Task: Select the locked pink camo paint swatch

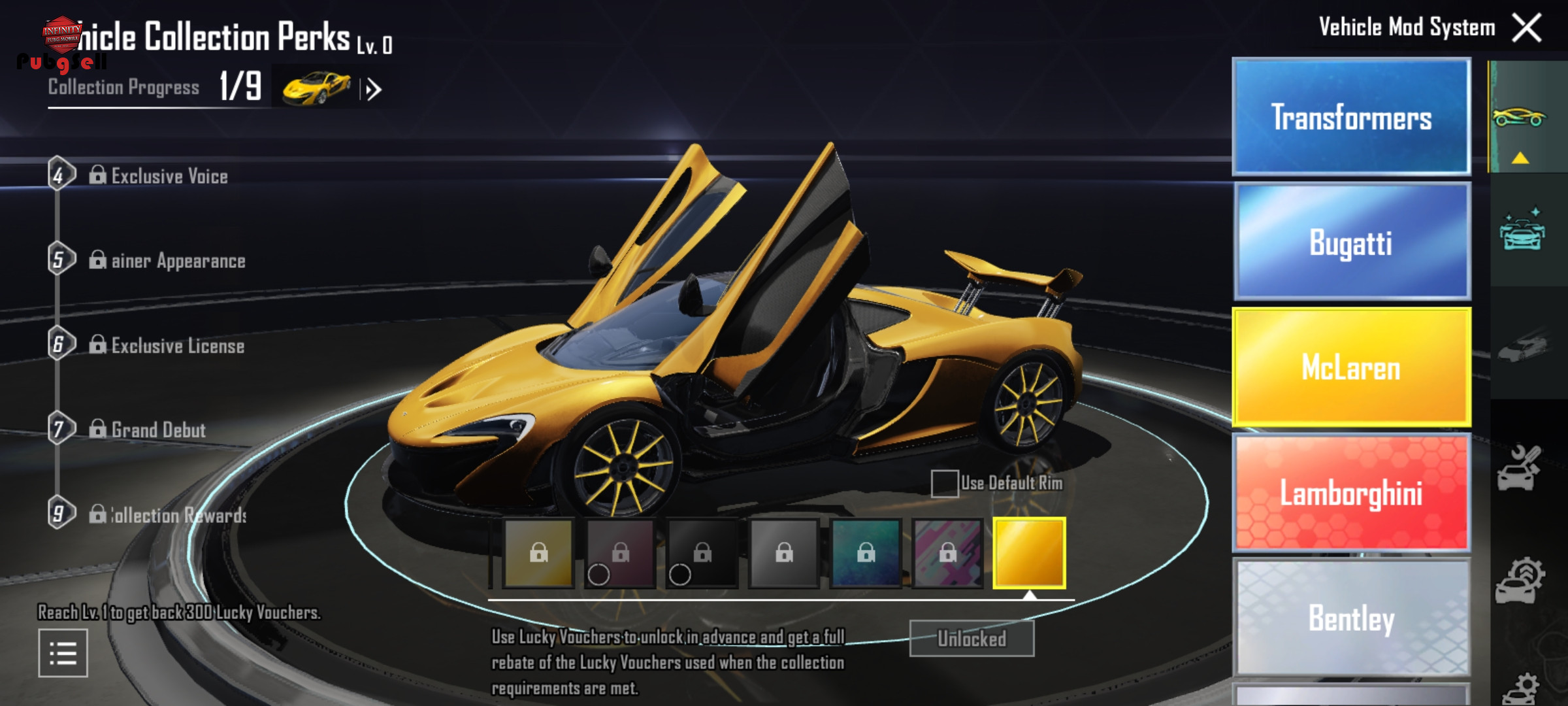Action: click(x=947, y=553)
